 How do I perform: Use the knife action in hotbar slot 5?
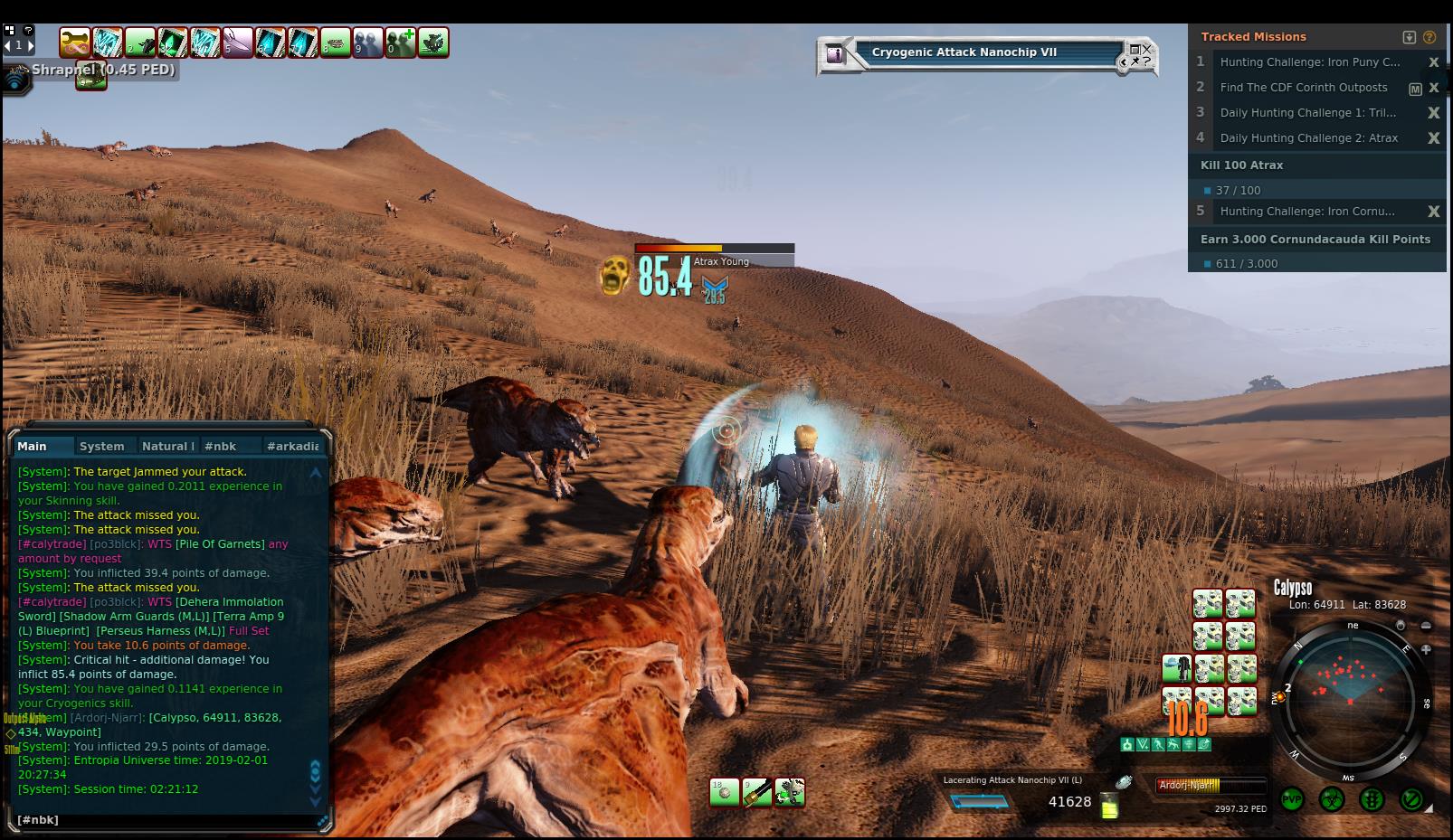tap(238, 42)
